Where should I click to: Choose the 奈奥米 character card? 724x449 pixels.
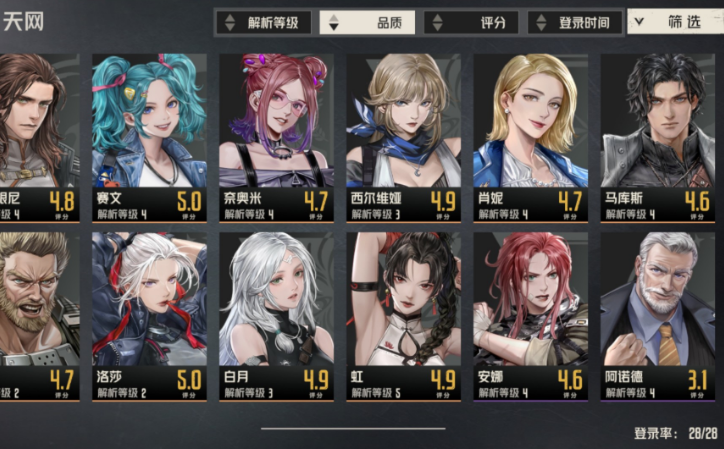tap(277, 137)
